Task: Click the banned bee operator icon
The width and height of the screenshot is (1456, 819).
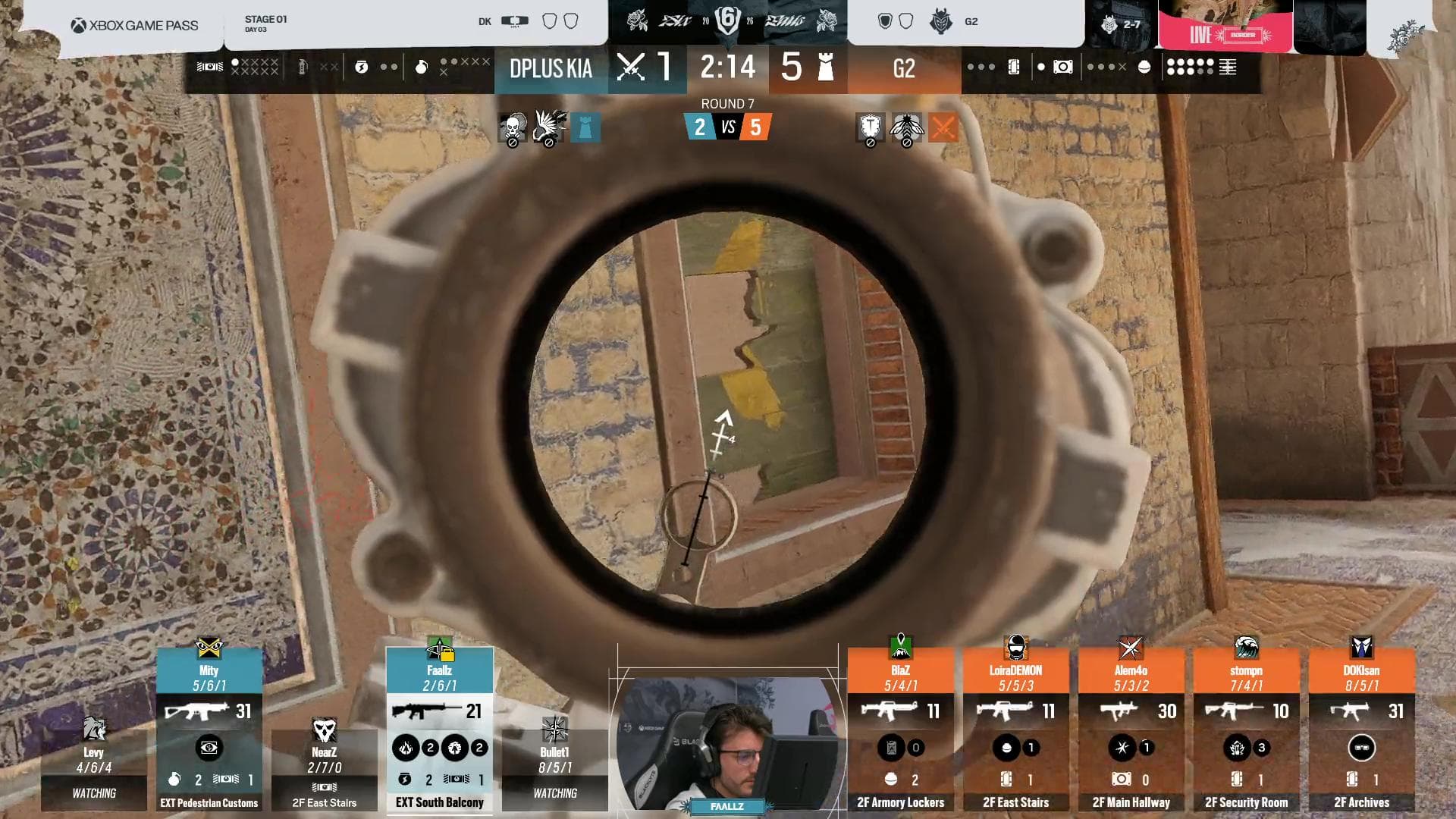Action: coord(906,127)
